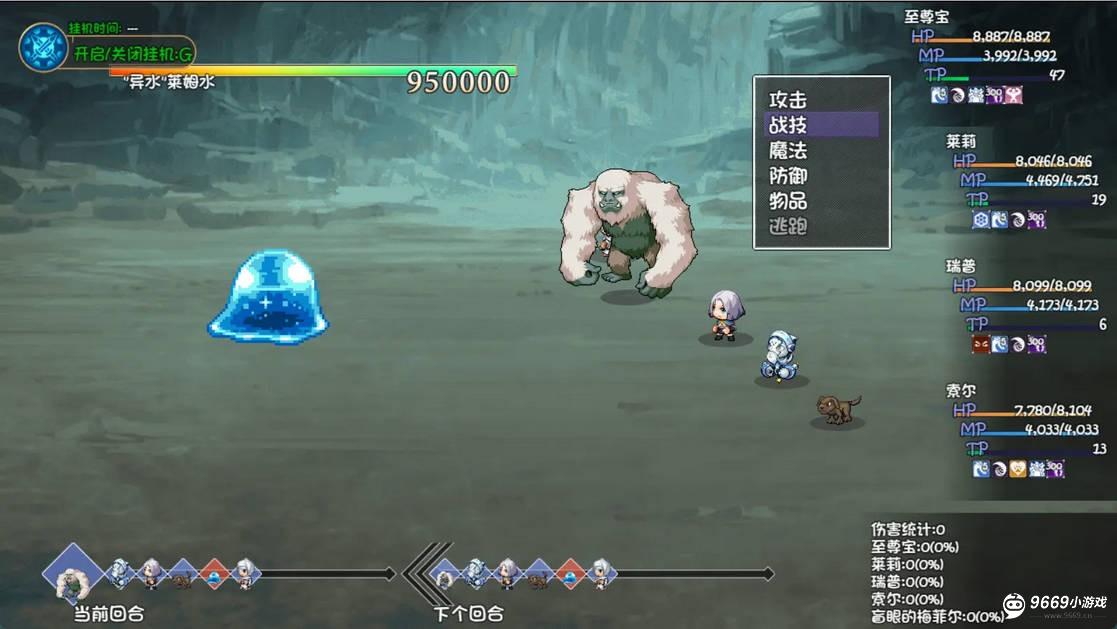Viewport: 1117px width, 629px height.
Task: Select the 战技 command
Action: 788,125
